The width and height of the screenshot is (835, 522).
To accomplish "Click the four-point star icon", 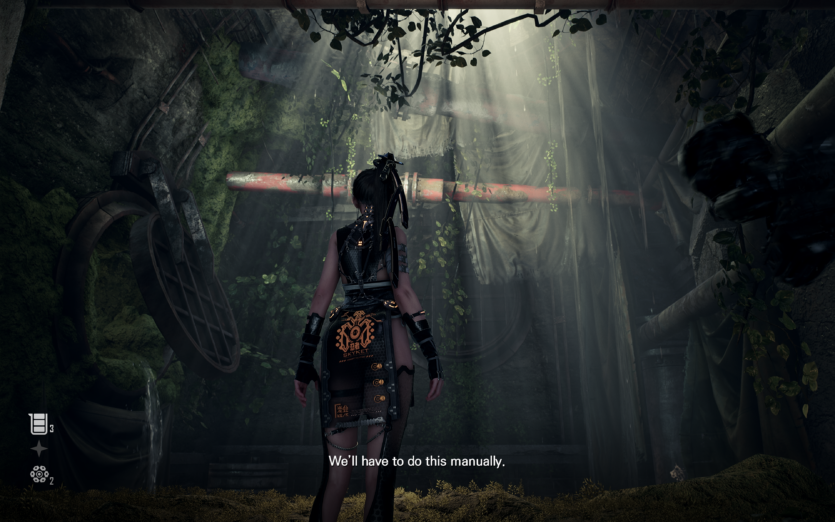I will (39, 449).
